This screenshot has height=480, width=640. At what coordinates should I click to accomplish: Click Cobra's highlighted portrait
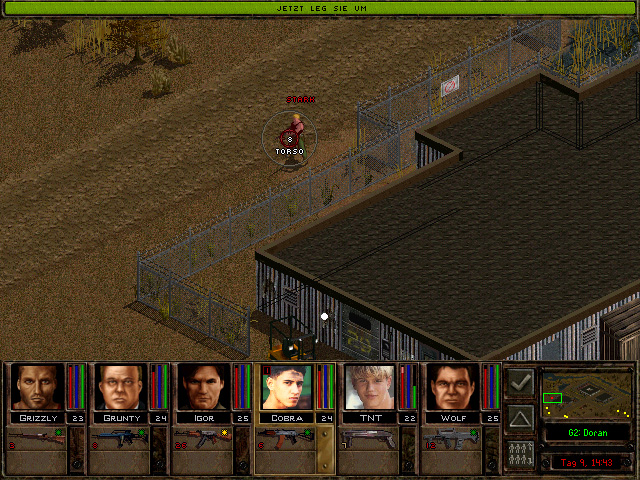point(287,386)
